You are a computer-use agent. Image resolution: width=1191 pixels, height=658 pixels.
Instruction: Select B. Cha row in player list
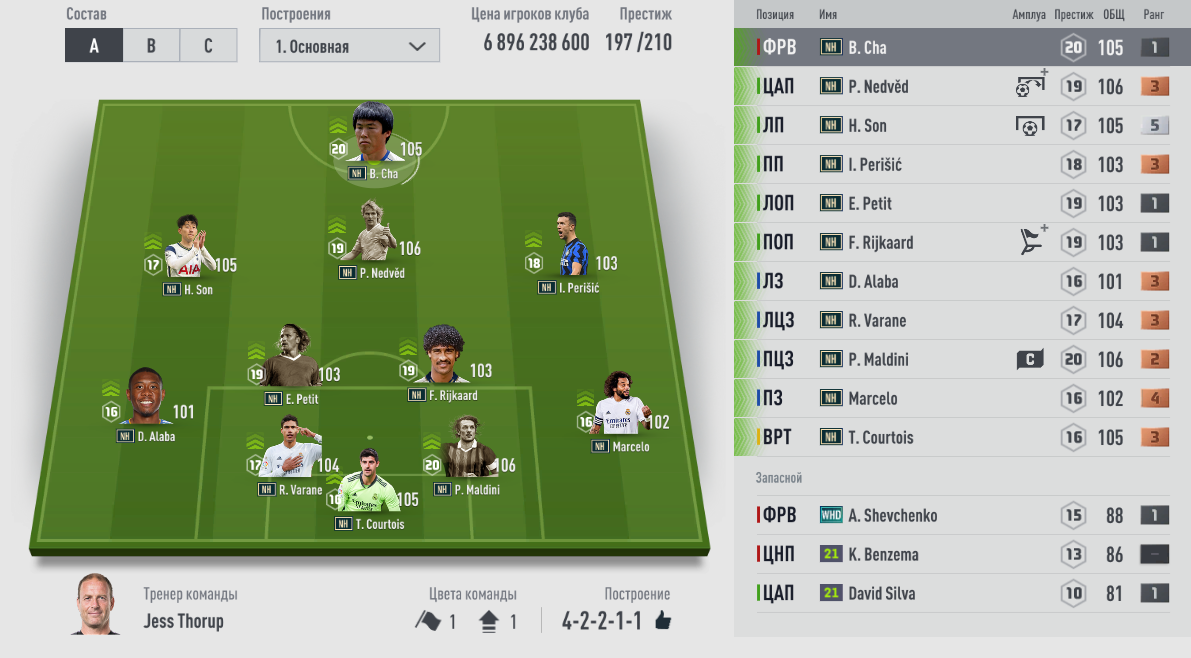coord(960,47)
